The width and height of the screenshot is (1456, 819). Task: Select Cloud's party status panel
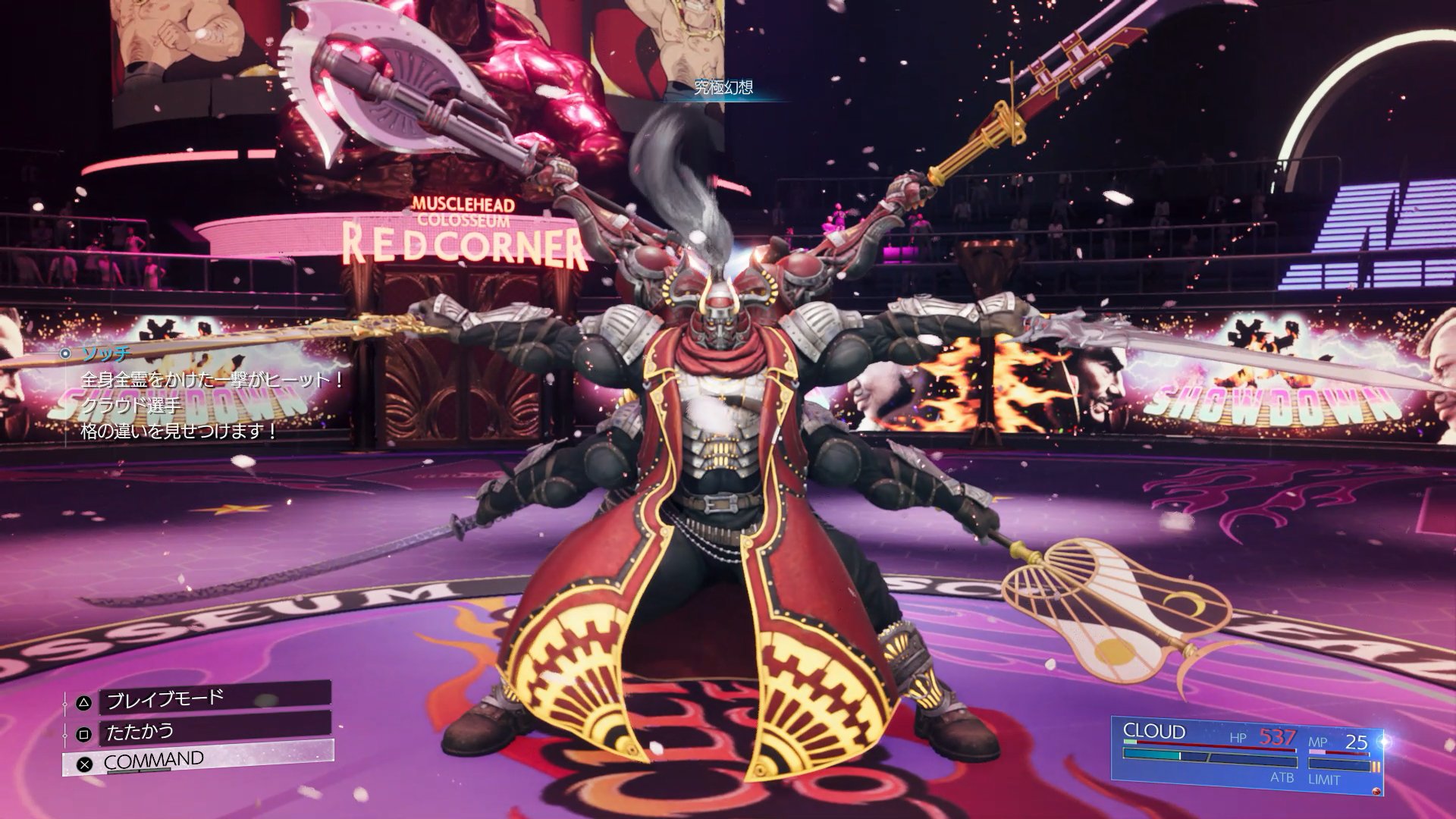point(1249,755)
